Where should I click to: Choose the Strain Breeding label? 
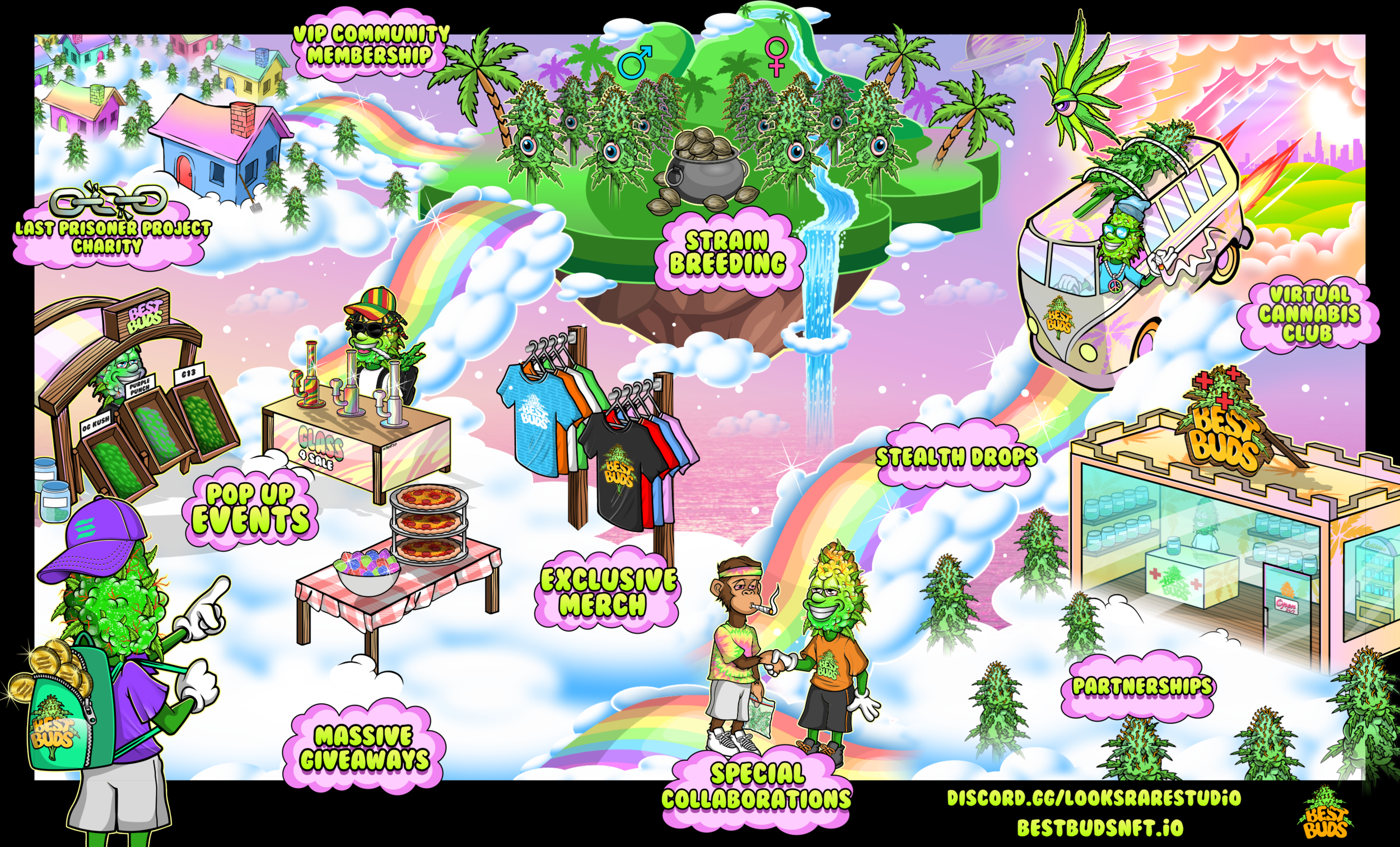[x=727, y=253]
